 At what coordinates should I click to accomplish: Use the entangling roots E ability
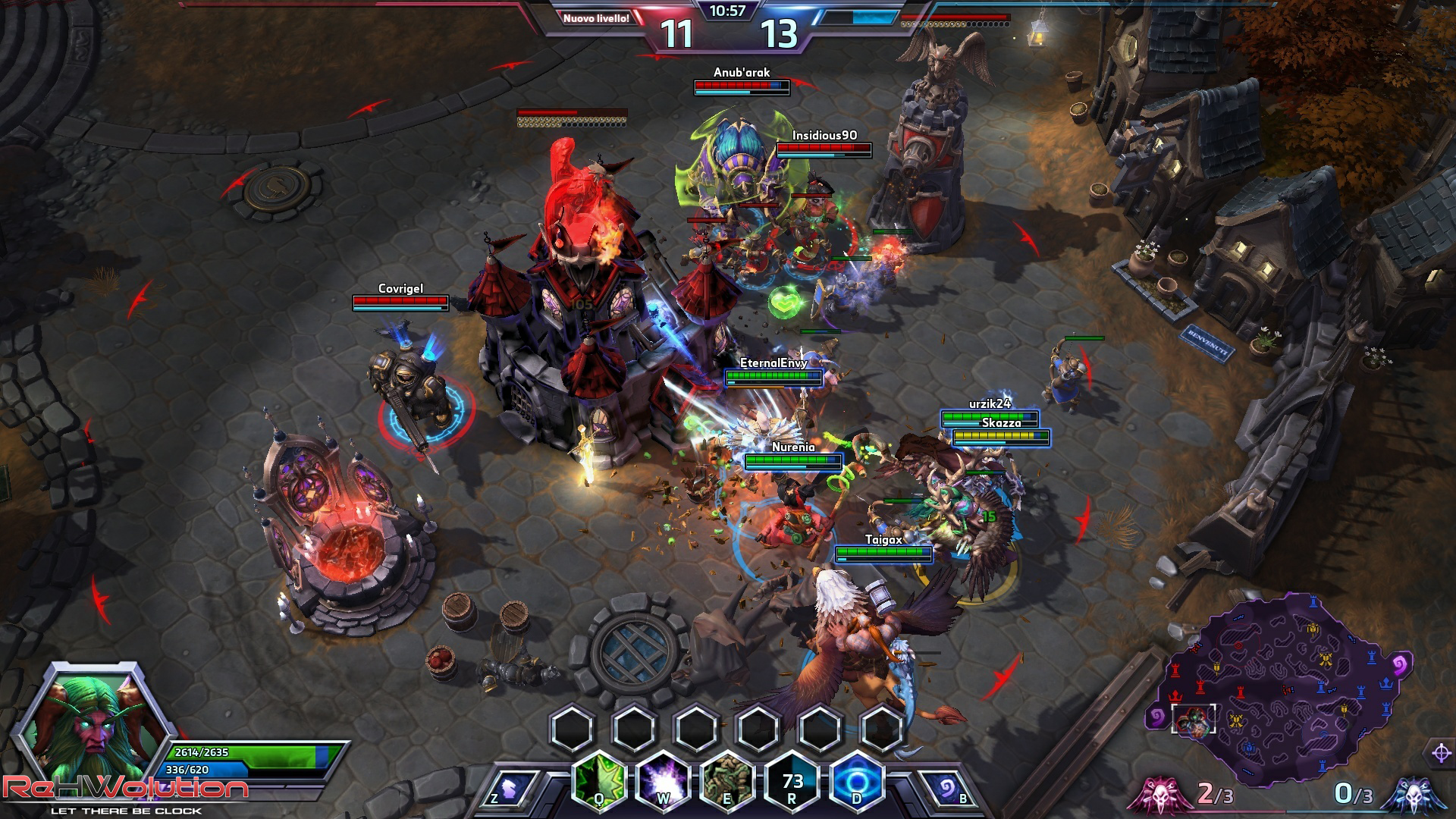point(728,780)
